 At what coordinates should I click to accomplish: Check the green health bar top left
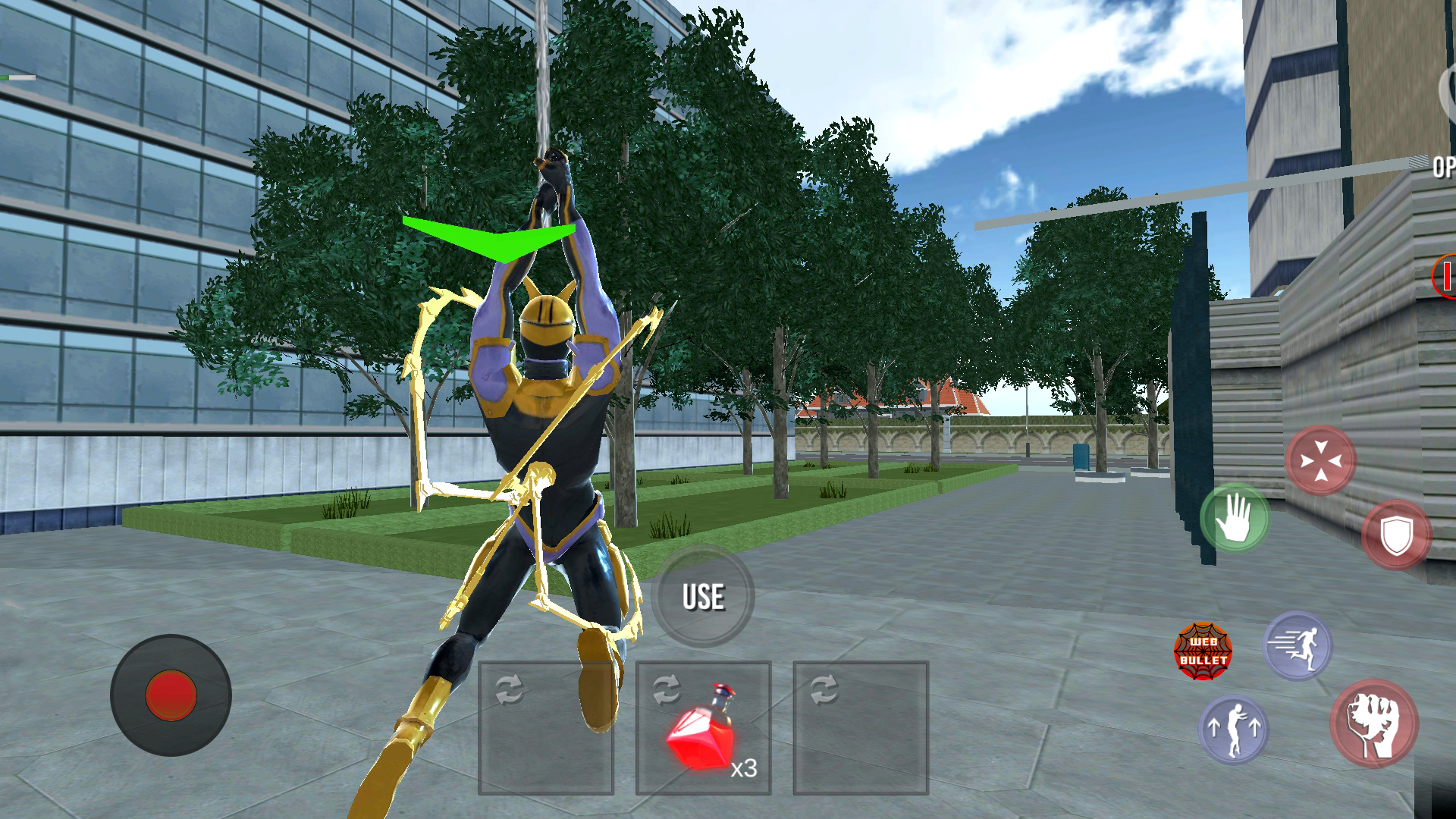tap(19, 77)
